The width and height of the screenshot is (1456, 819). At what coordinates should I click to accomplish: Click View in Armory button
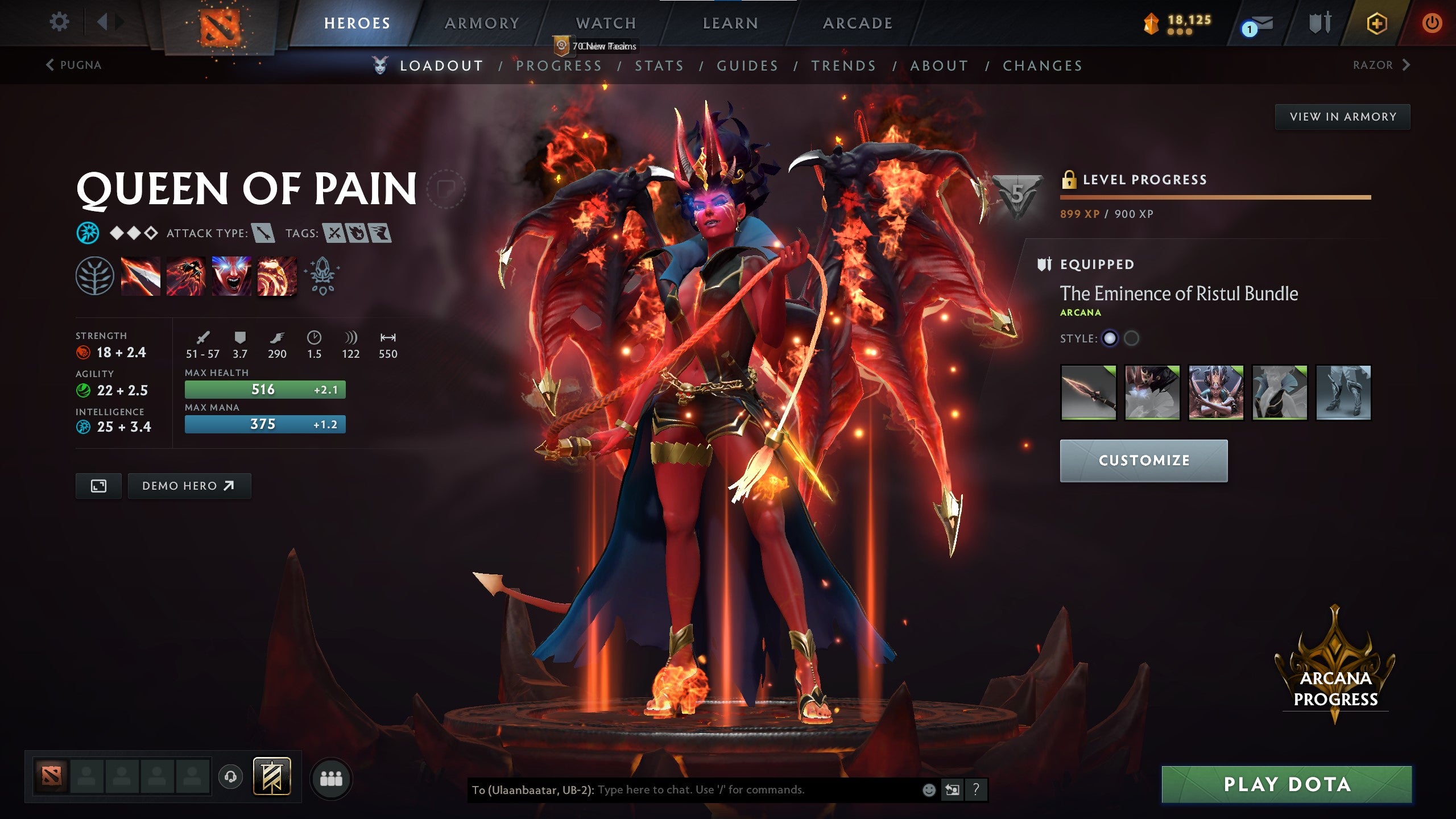tap(1342, 117)
